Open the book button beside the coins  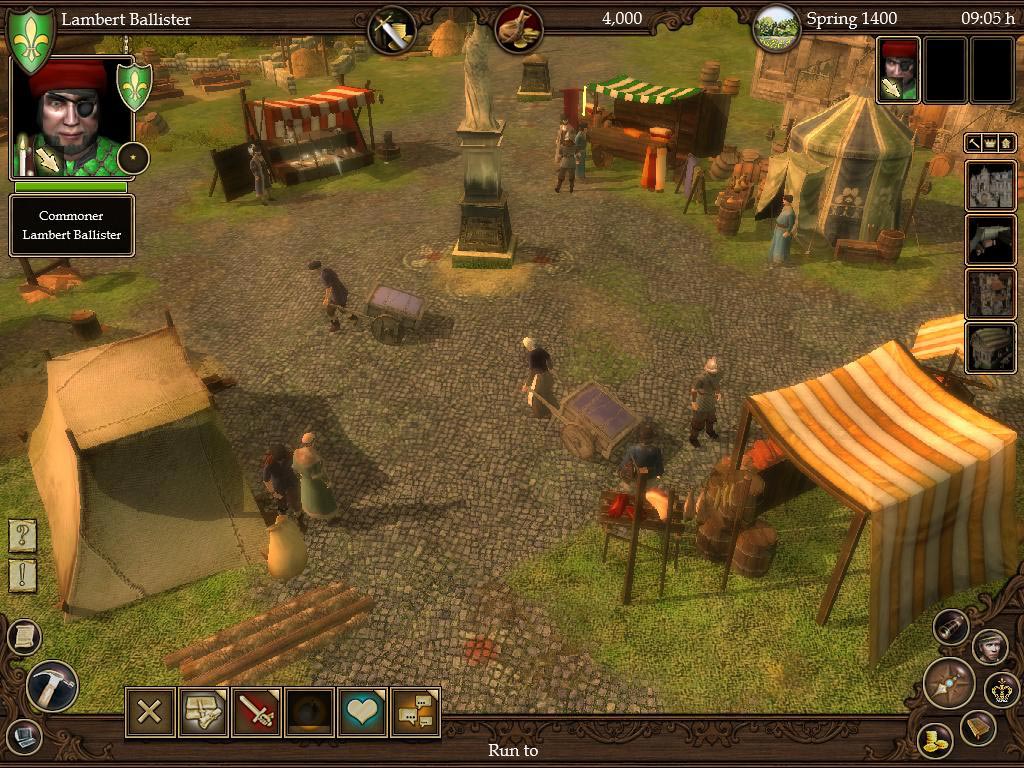pyautogui.click(x=978, y=729)
